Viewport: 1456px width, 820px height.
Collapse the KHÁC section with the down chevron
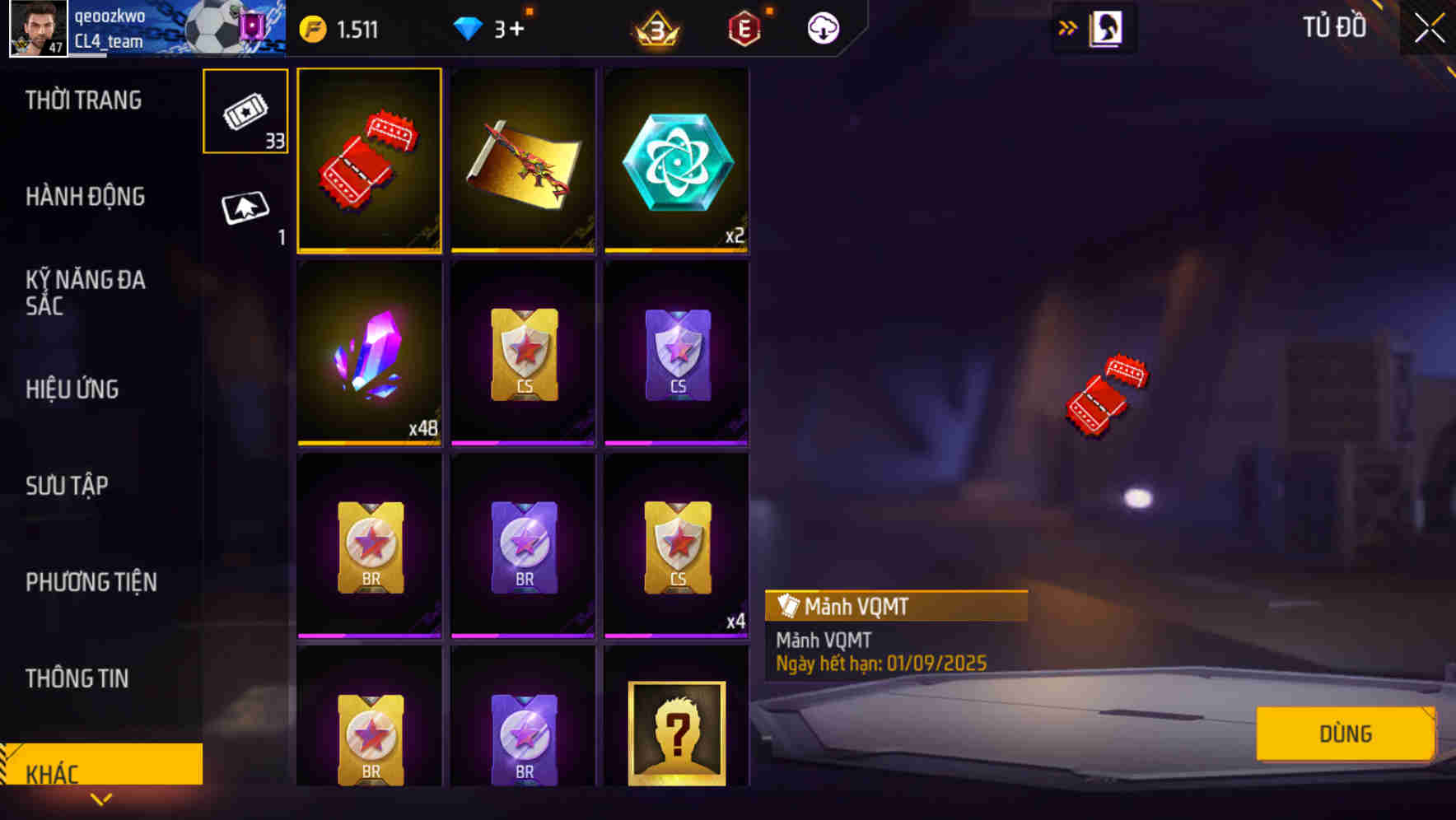click(x=101, y=799)
